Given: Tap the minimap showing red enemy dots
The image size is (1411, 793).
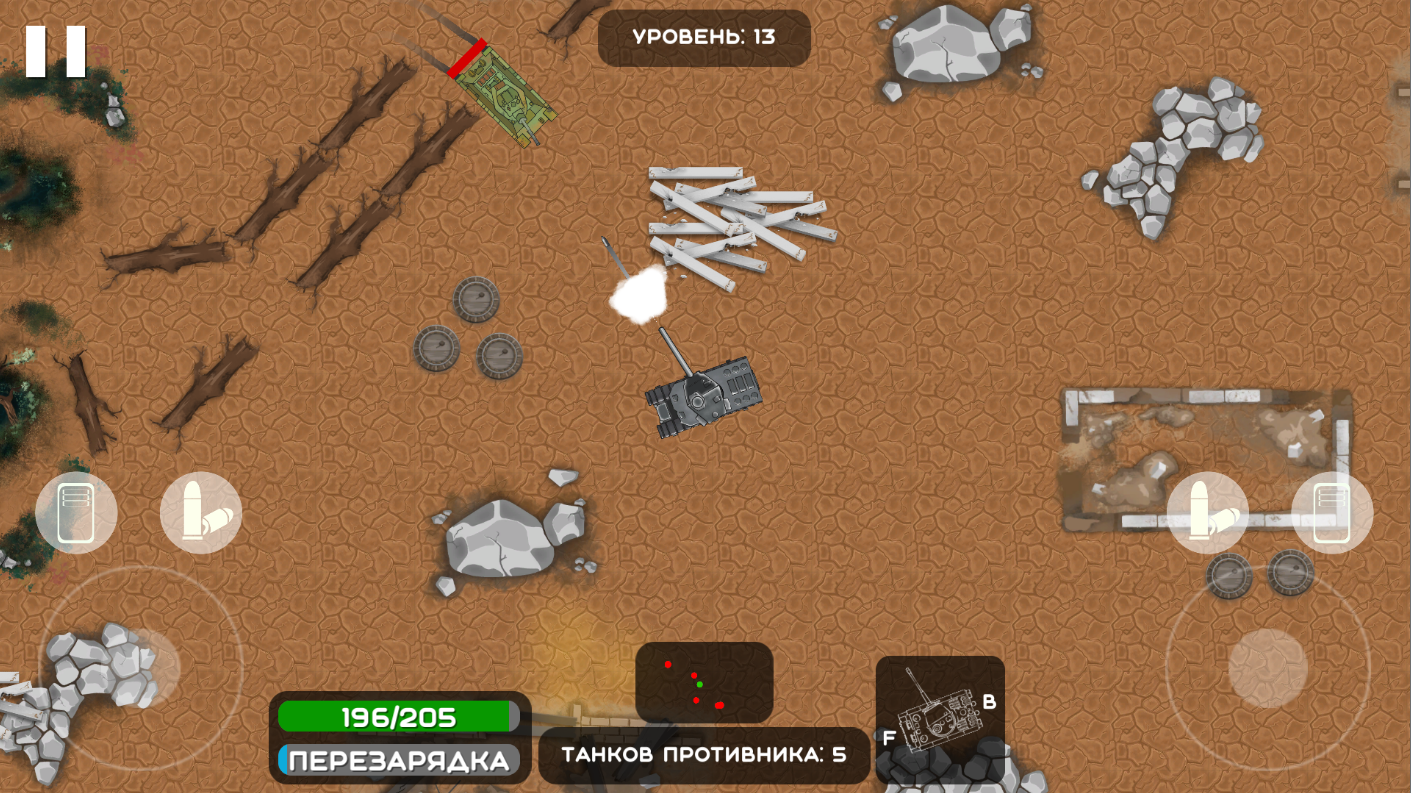Looking at the screenshot, I should coord(706,682).
